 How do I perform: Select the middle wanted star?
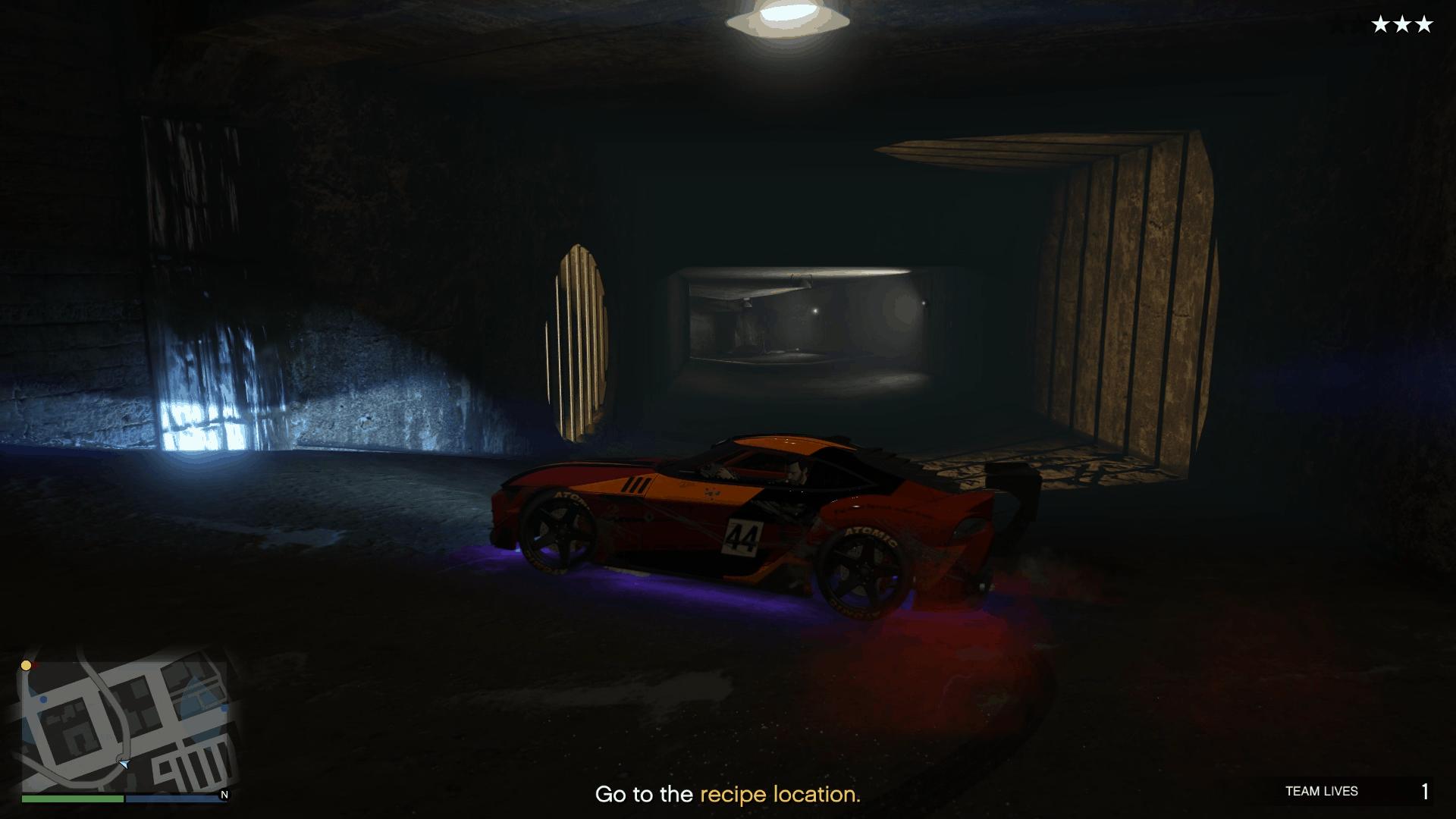pos(1404,25)
